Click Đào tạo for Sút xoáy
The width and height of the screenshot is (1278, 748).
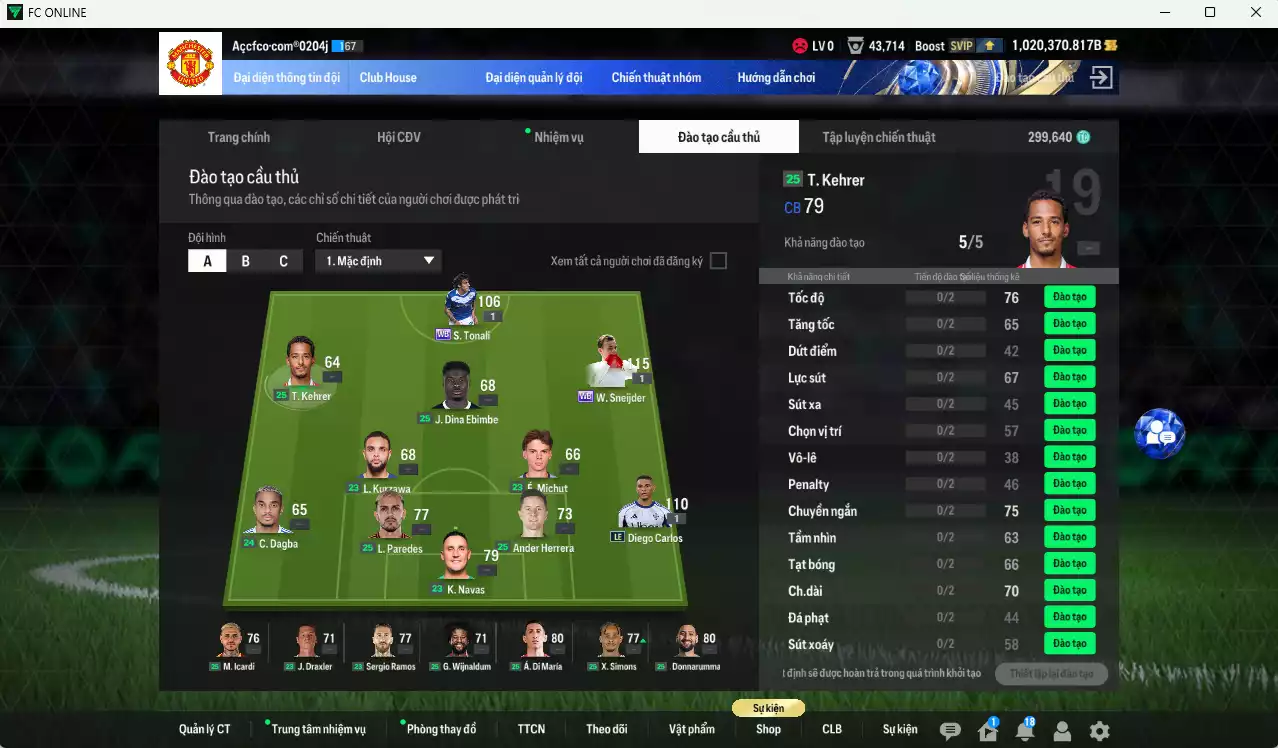tap(1069, 644)
